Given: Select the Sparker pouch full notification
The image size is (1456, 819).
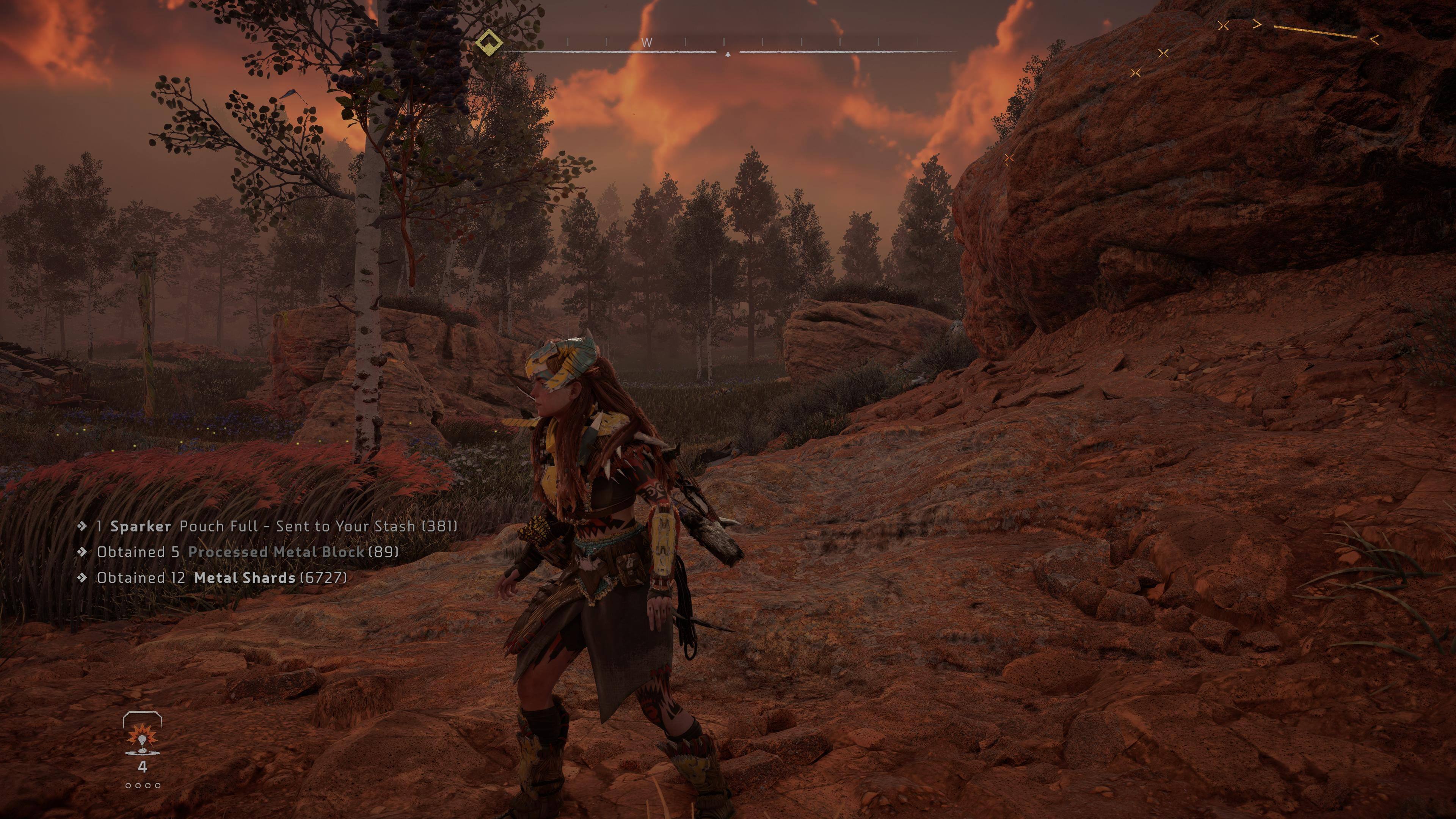Looking at the screenshot, I should pos(276,526).
